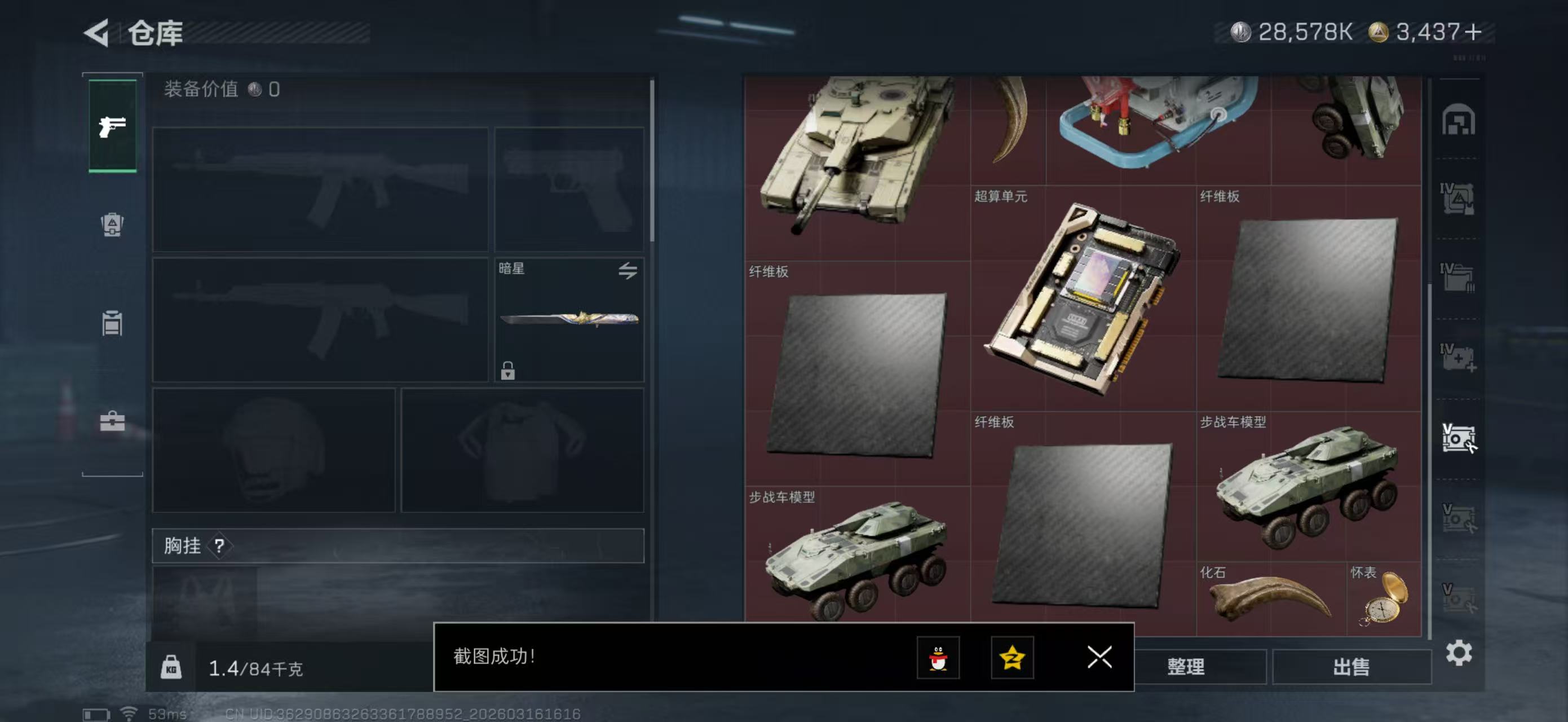1568x722 pixels.
Task: Dismiss the 截图成功 notification with the X
Action: [x=1099, y=658]
